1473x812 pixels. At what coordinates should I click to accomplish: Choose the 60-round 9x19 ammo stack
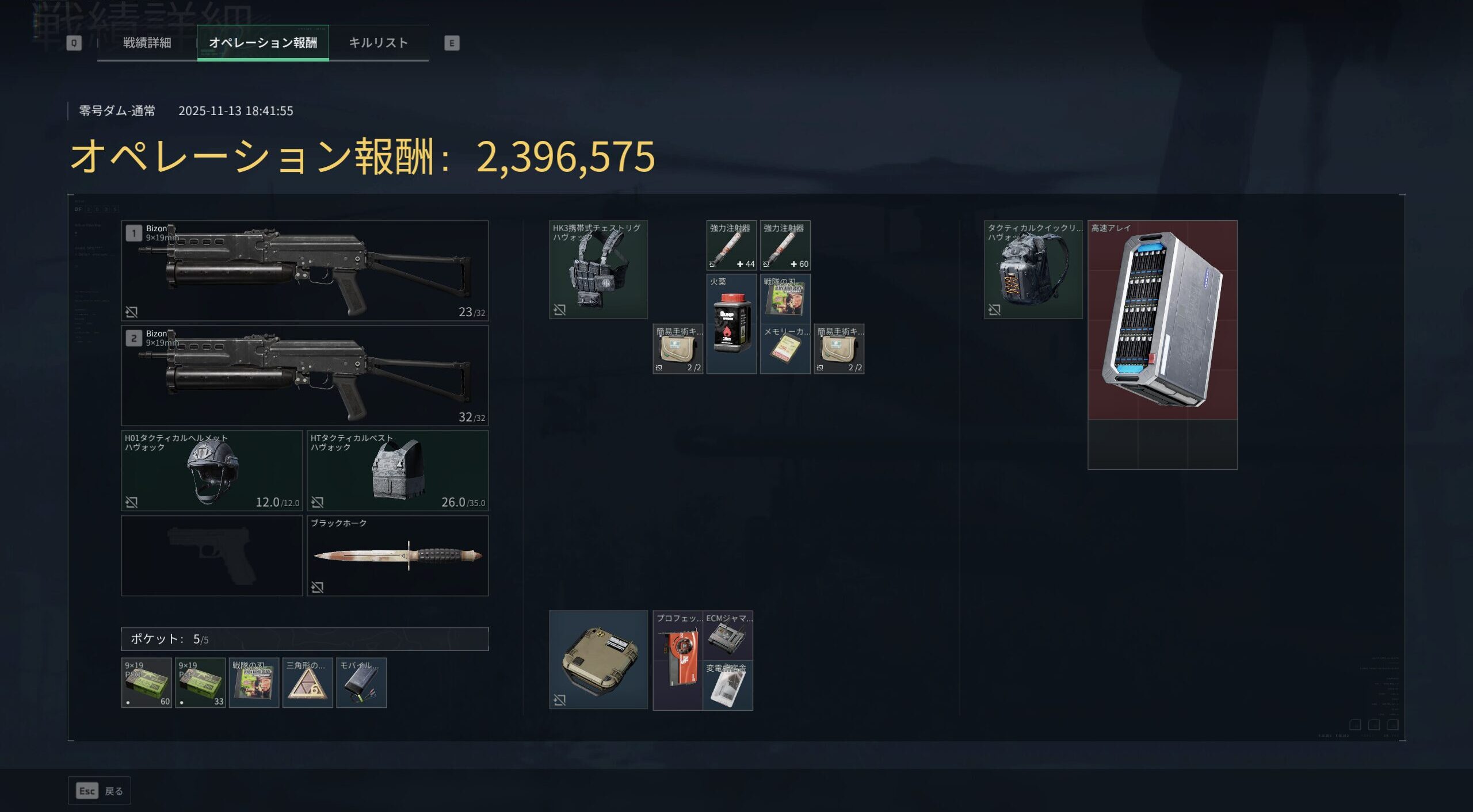tap(146, 683)
